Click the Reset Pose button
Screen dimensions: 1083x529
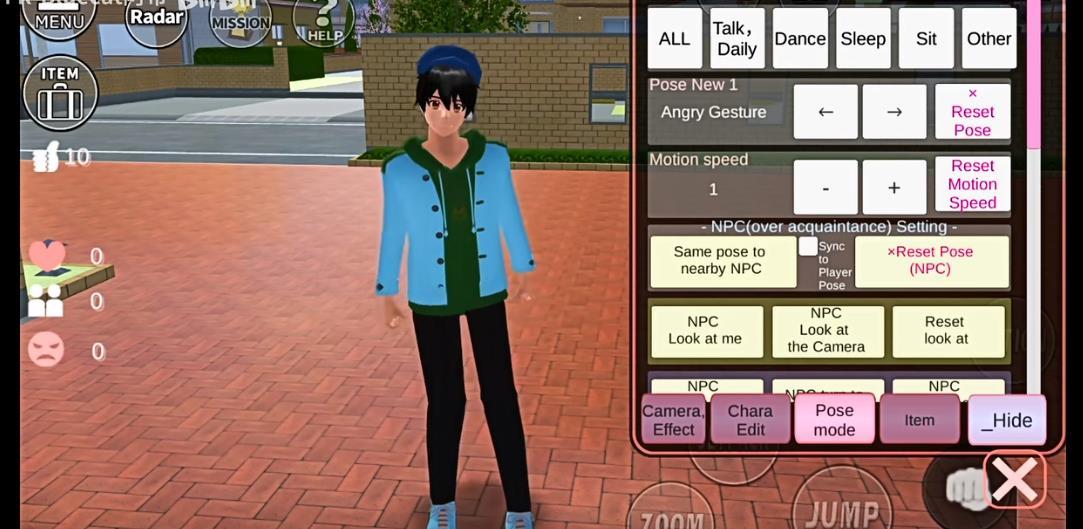[972, 112]
